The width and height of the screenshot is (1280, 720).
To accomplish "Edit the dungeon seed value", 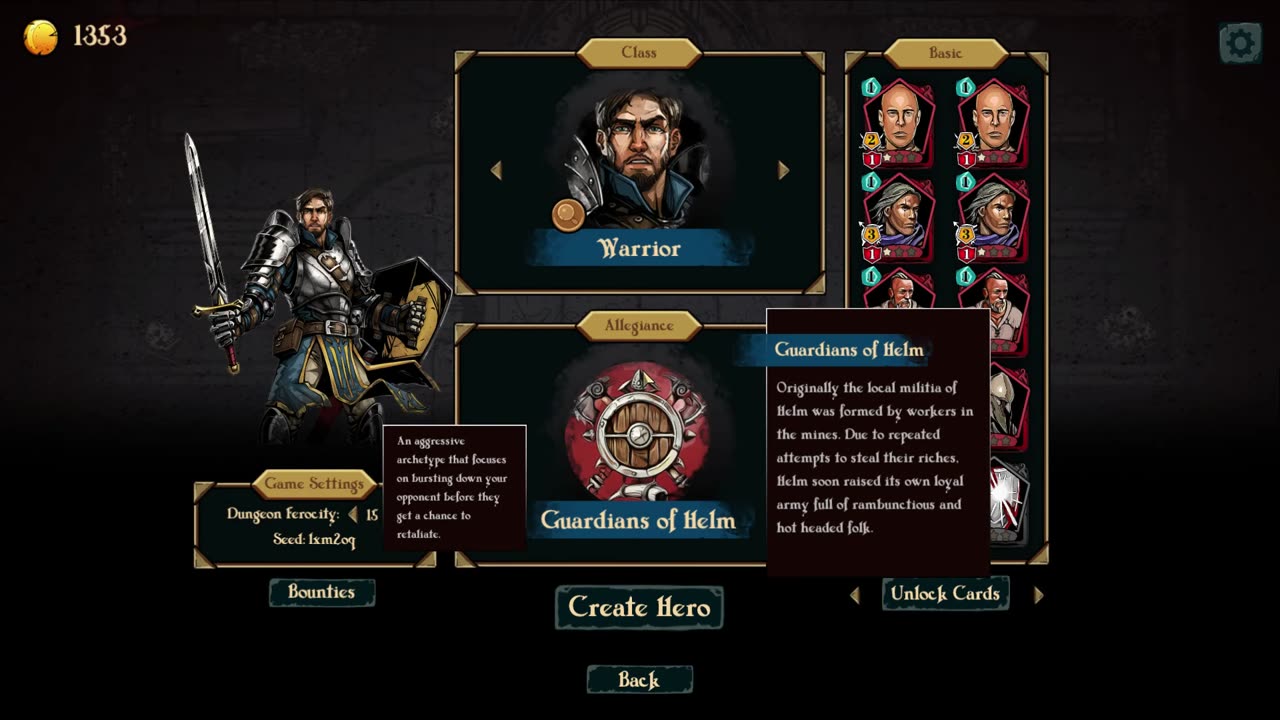I will pyautogui.click(x=331, y=540).
